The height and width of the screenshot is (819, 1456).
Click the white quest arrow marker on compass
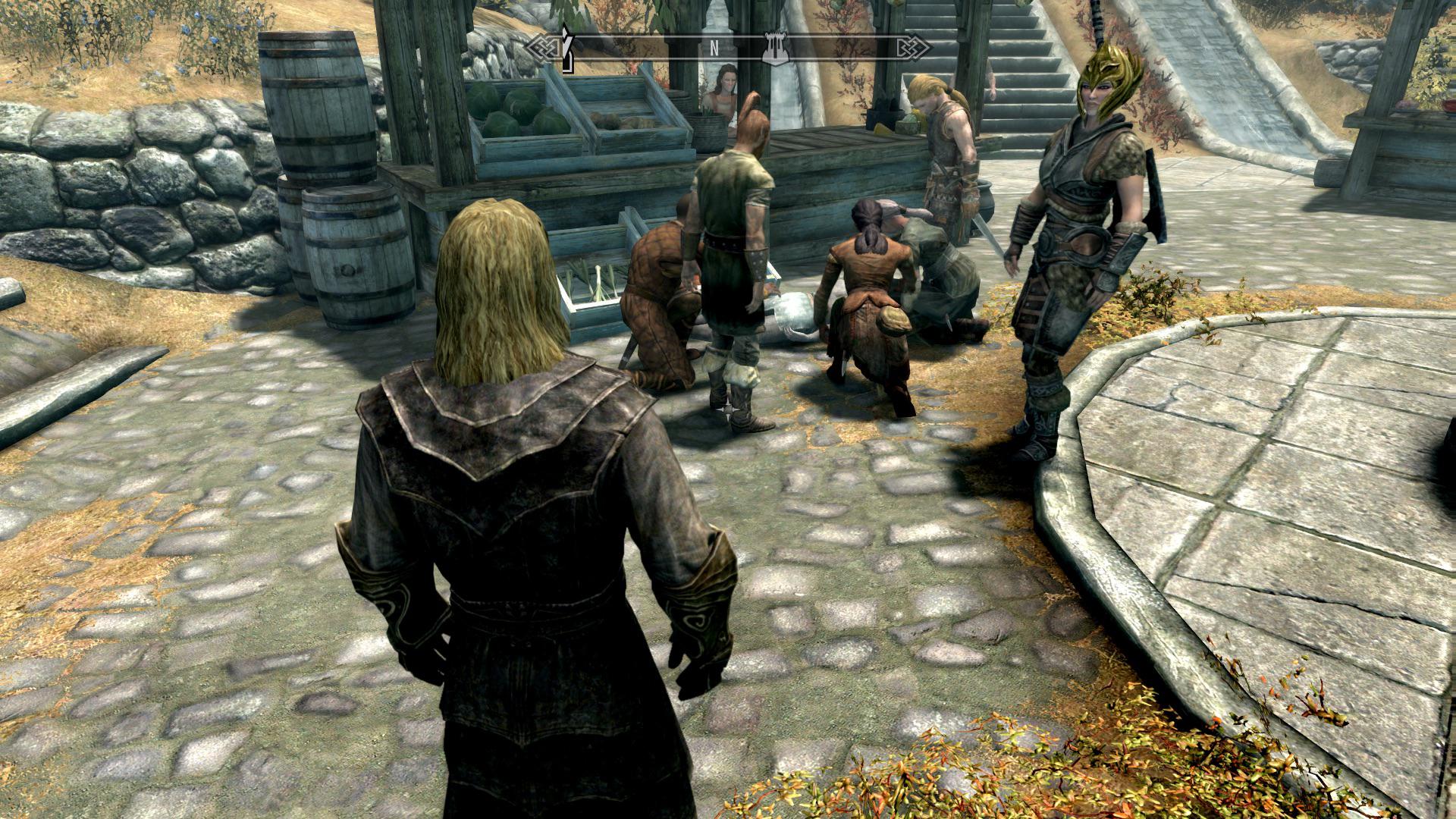(x=566, y=45)
